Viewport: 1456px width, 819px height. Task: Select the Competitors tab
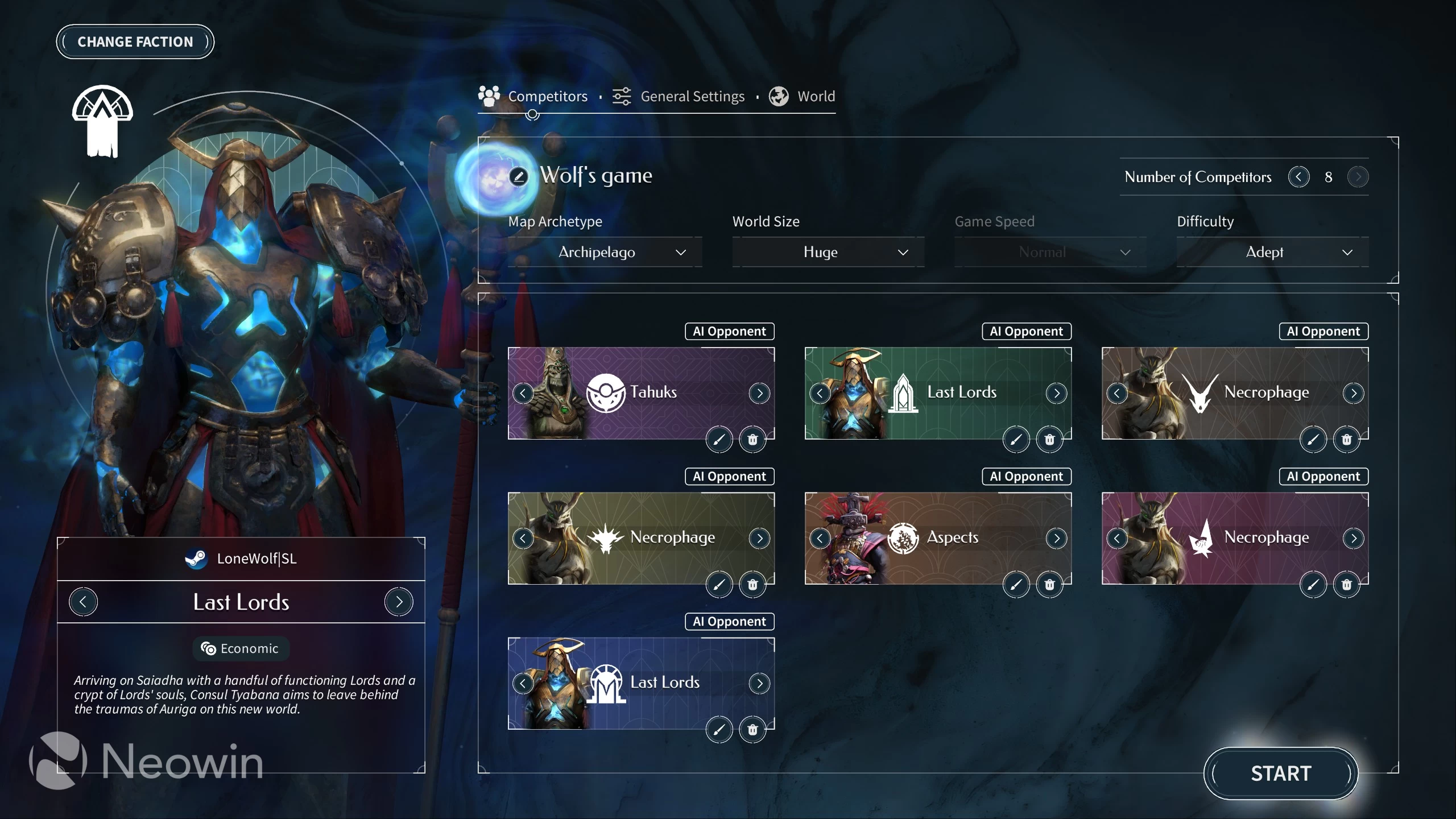tap(533, 97)
